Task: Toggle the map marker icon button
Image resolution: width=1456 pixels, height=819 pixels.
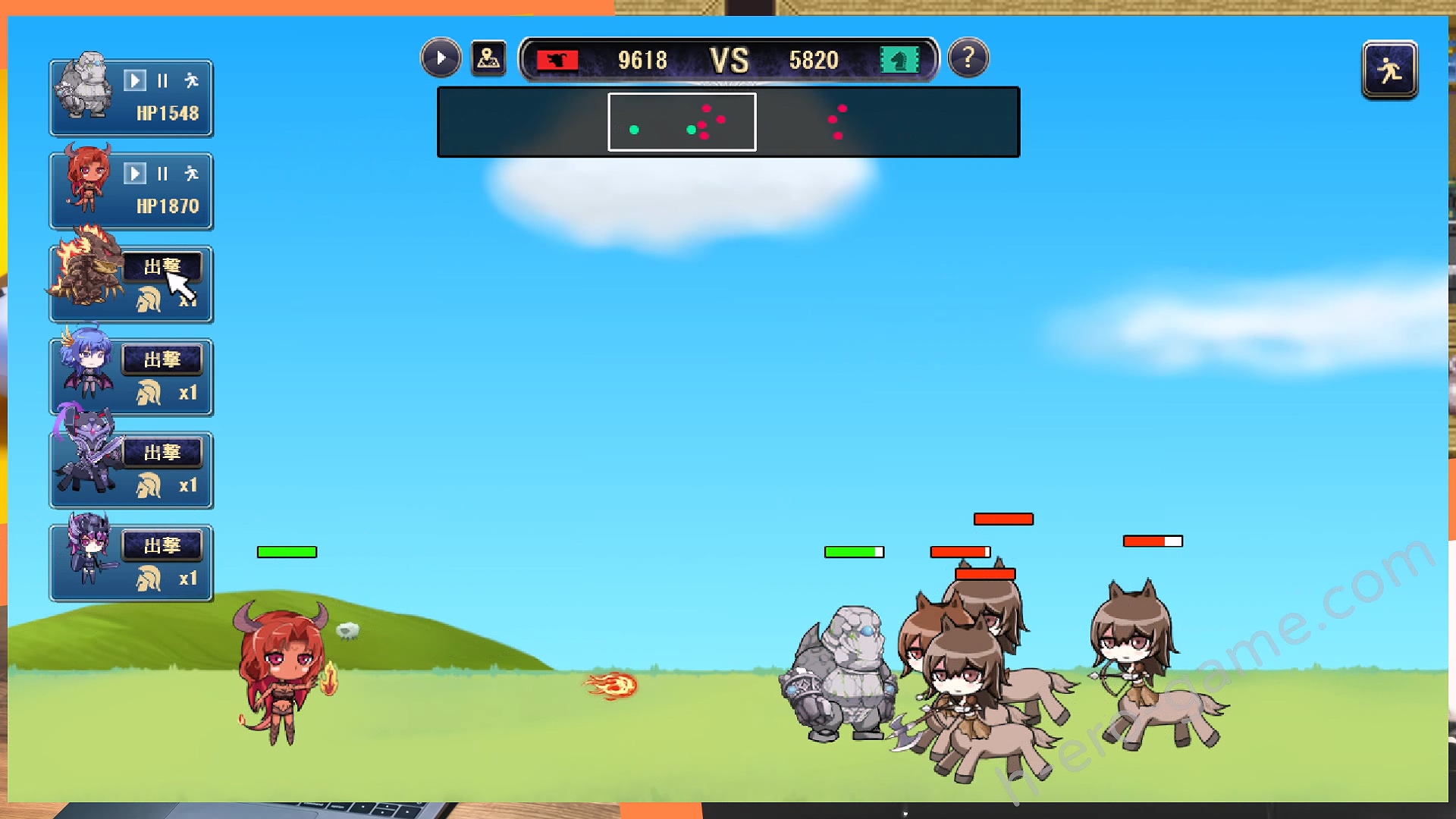Action: 488,58
